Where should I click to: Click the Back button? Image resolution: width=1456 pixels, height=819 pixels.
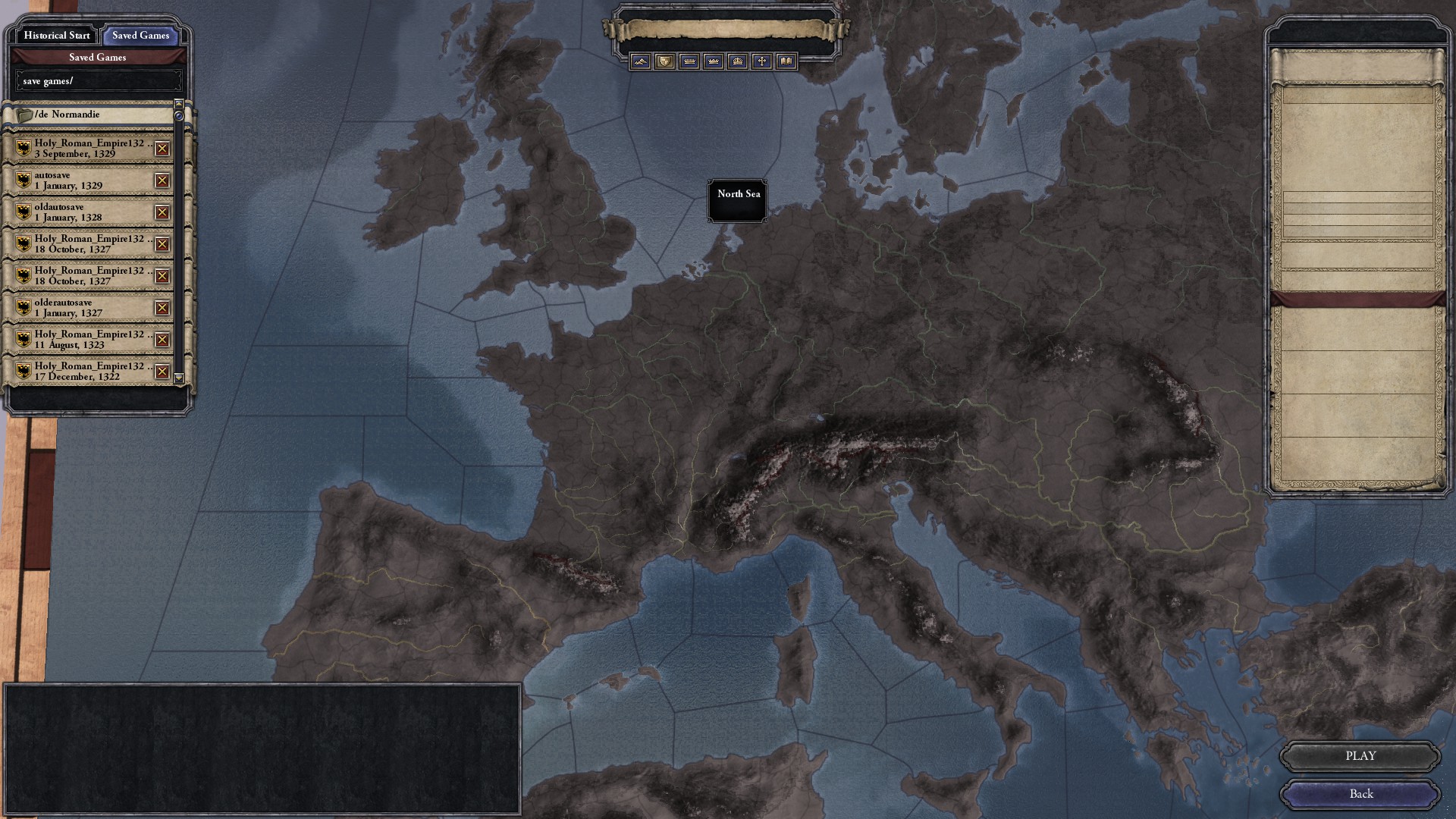[x=1361, y=794]
